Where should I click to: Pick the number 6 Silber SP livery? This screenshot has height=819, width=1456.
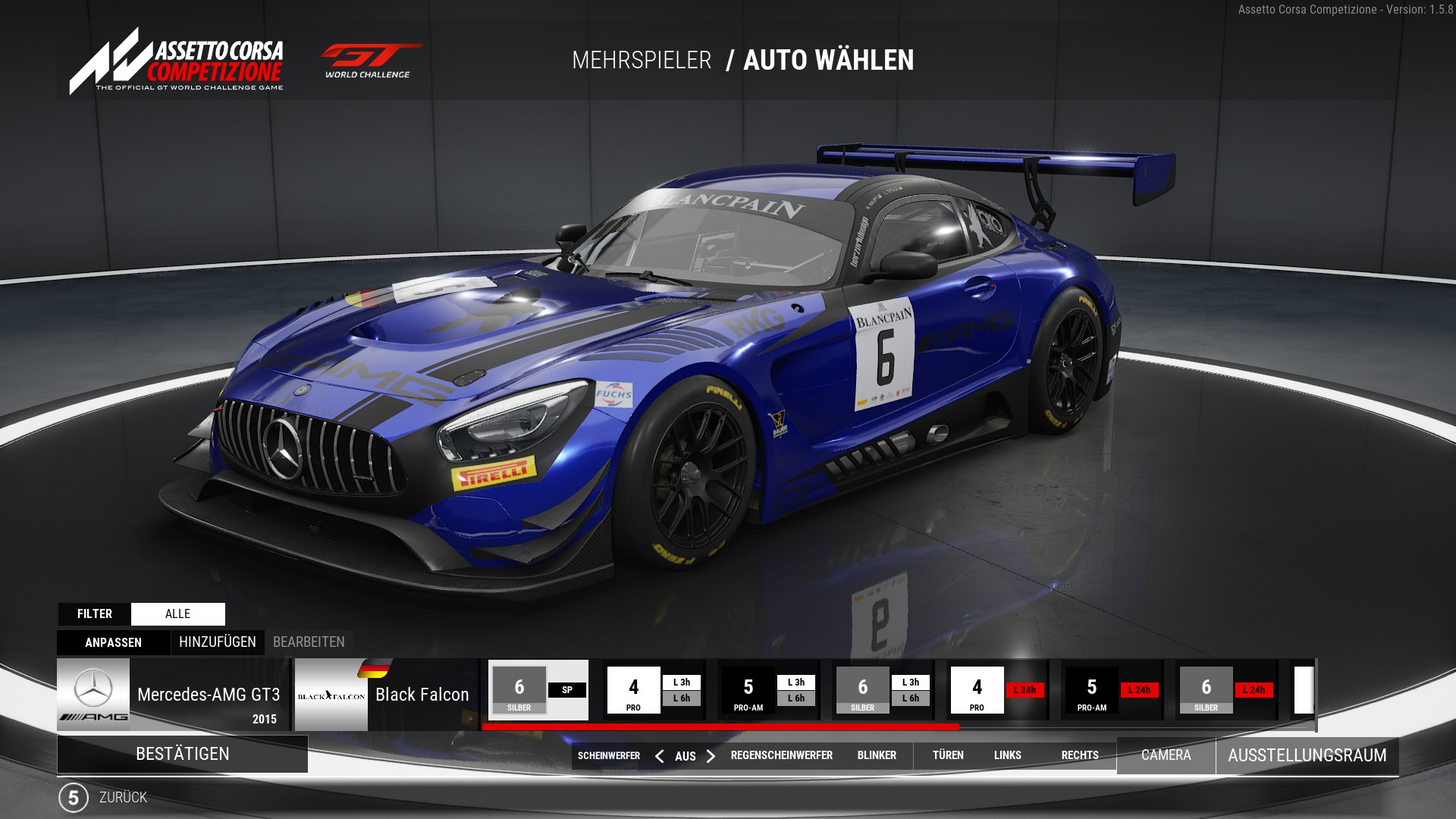pos(538,690)
